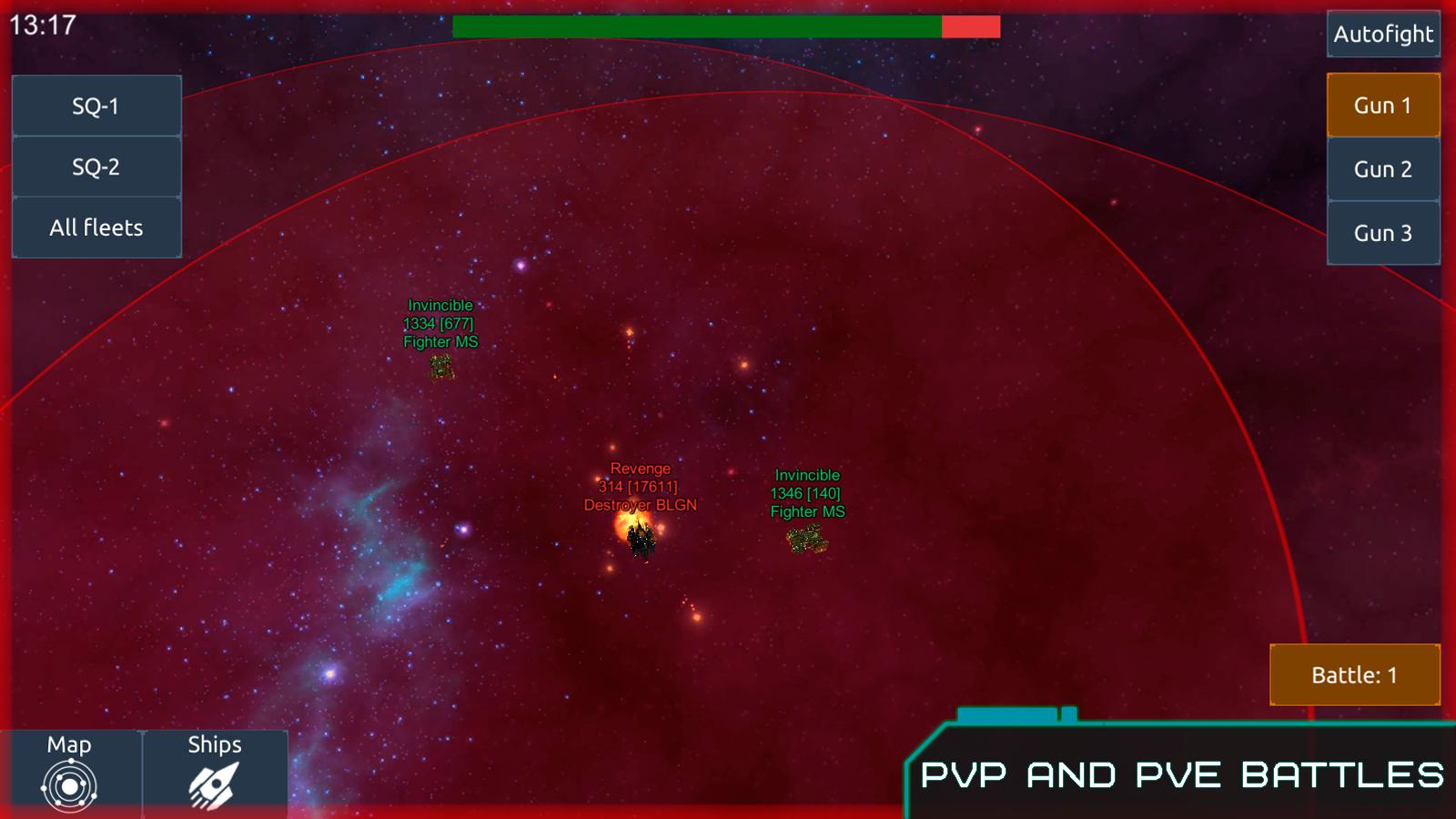View All fleets
Screen dimensions: 1456x819
click(x=96, y=227)
